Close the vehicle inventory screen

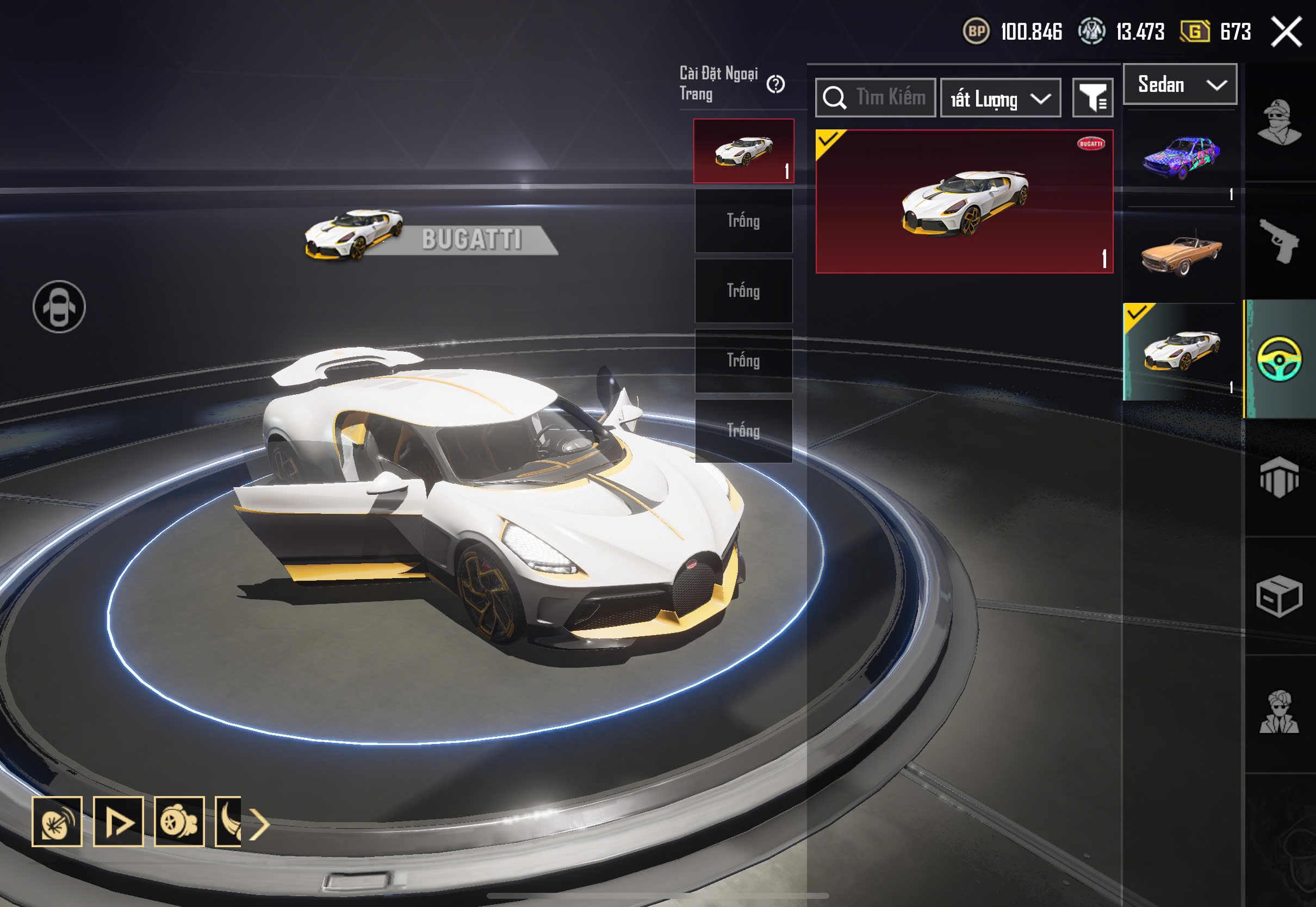pyautogui.click(x=1286, y=32)
